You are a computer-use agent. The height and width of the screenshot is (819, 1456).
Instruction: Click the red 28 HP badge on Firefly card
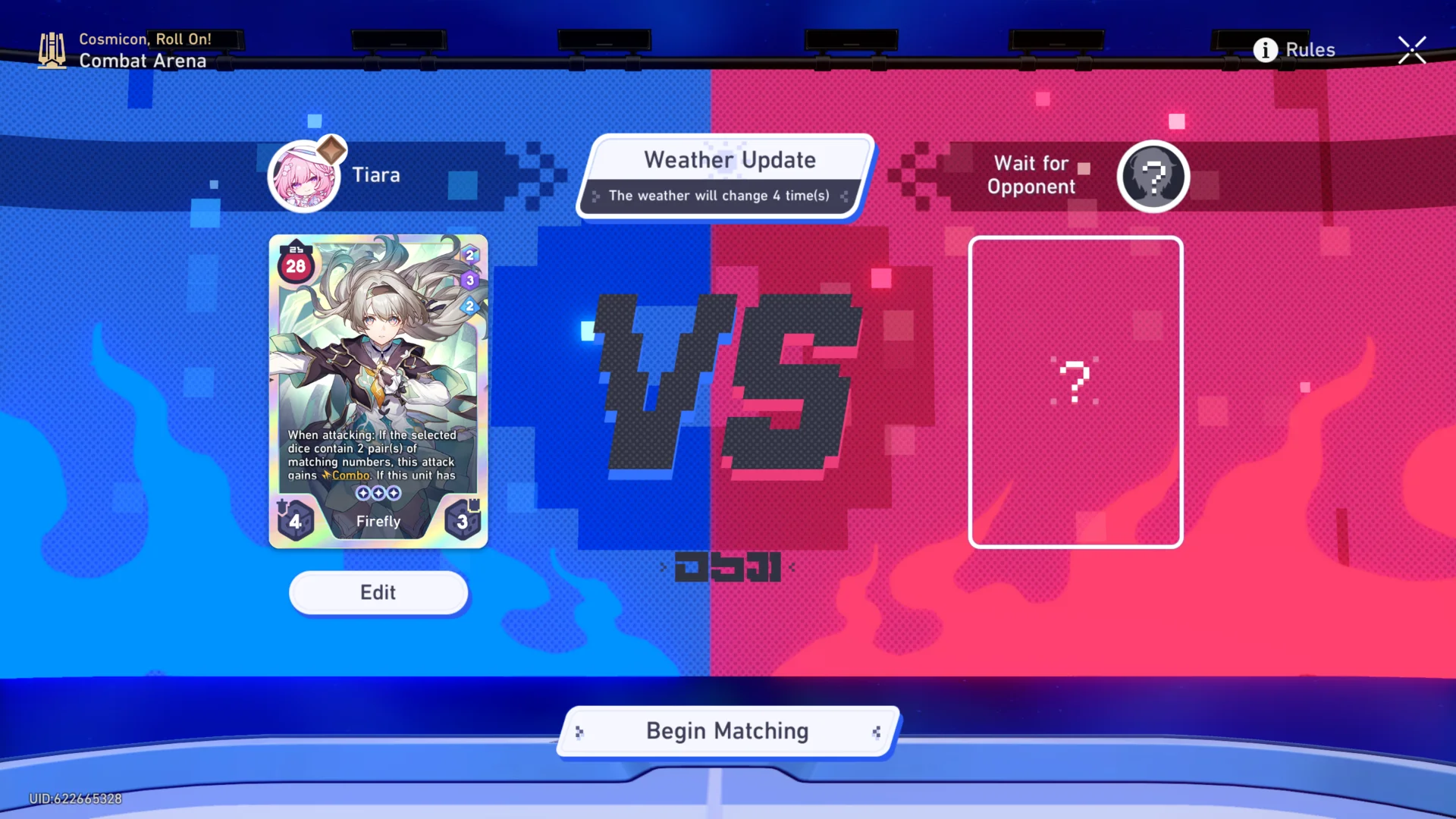point(297,265)
